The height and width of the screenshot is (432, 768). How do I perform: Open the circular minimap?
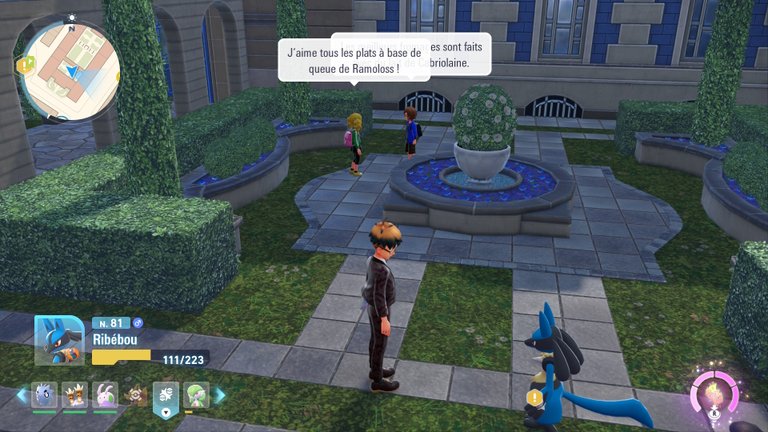tap(70, 70)
